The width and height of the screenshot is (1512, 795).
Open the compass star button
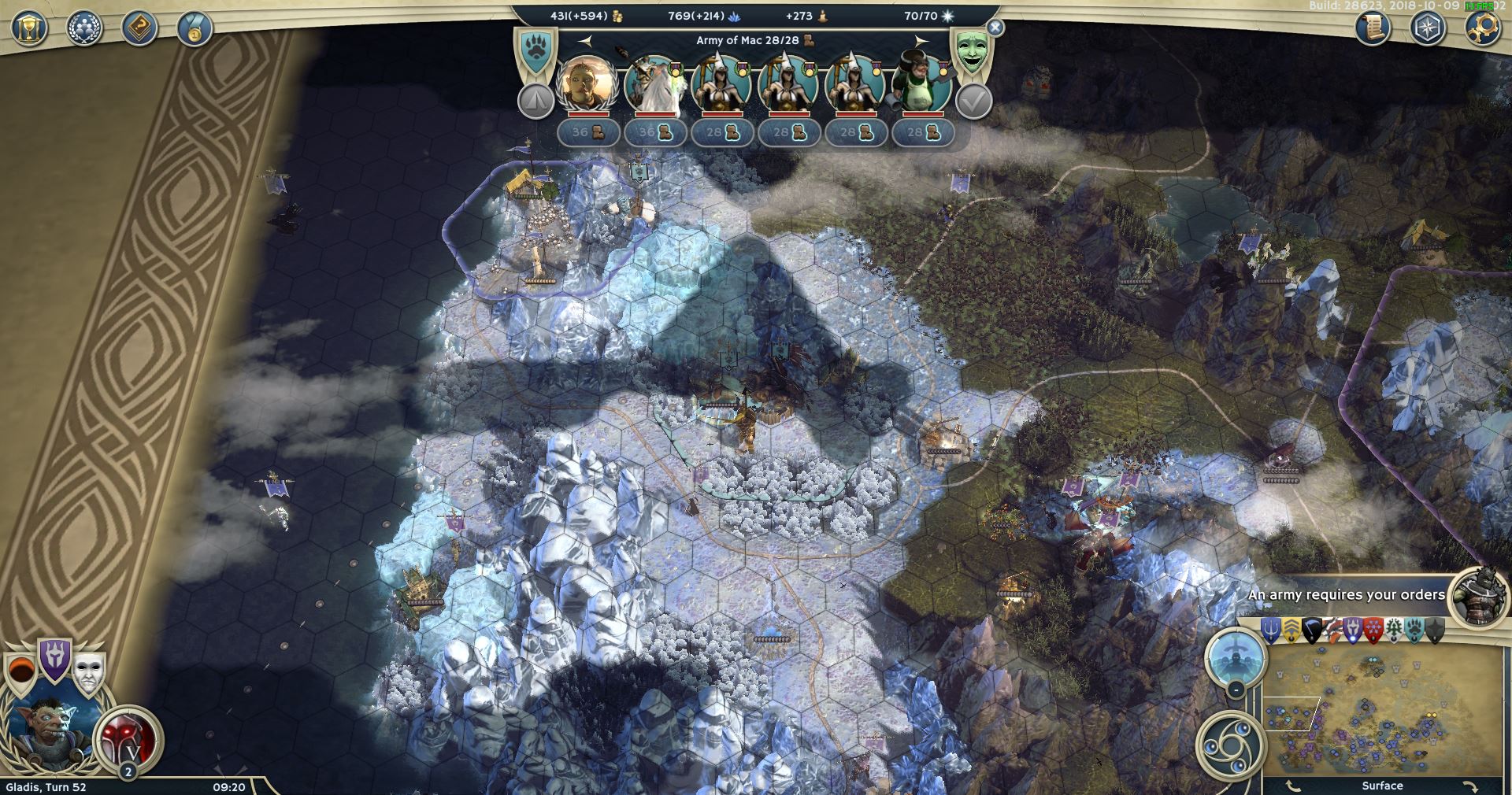pos(1426,29)
